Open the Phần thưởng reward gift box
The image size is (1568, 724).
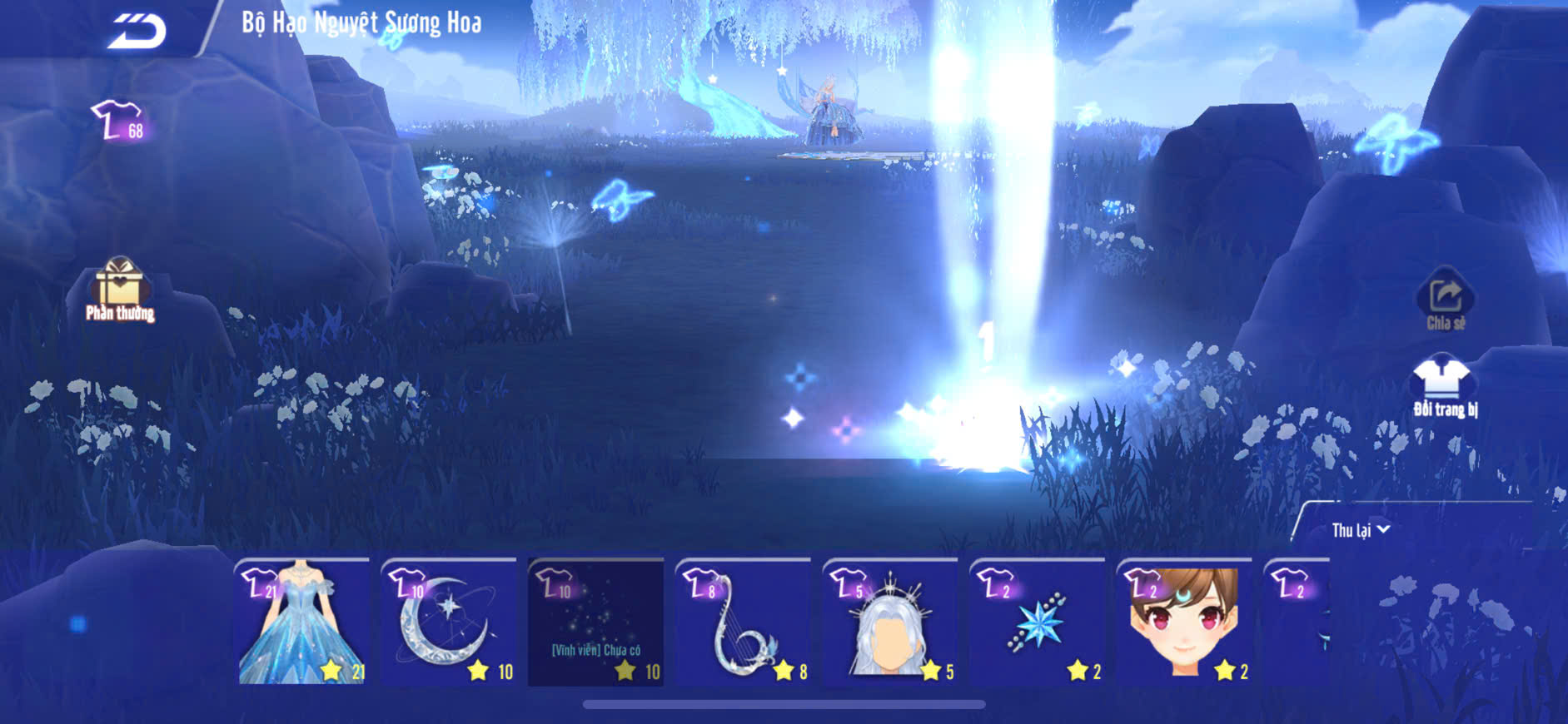coord(120,288)
